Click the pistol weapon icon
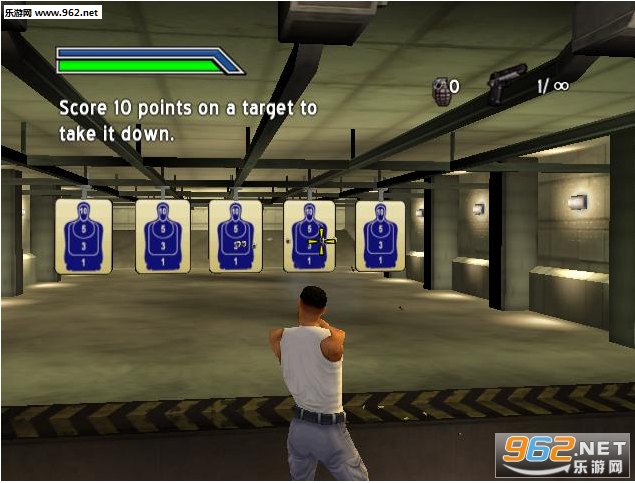635x483 pixels. [507, 83]
